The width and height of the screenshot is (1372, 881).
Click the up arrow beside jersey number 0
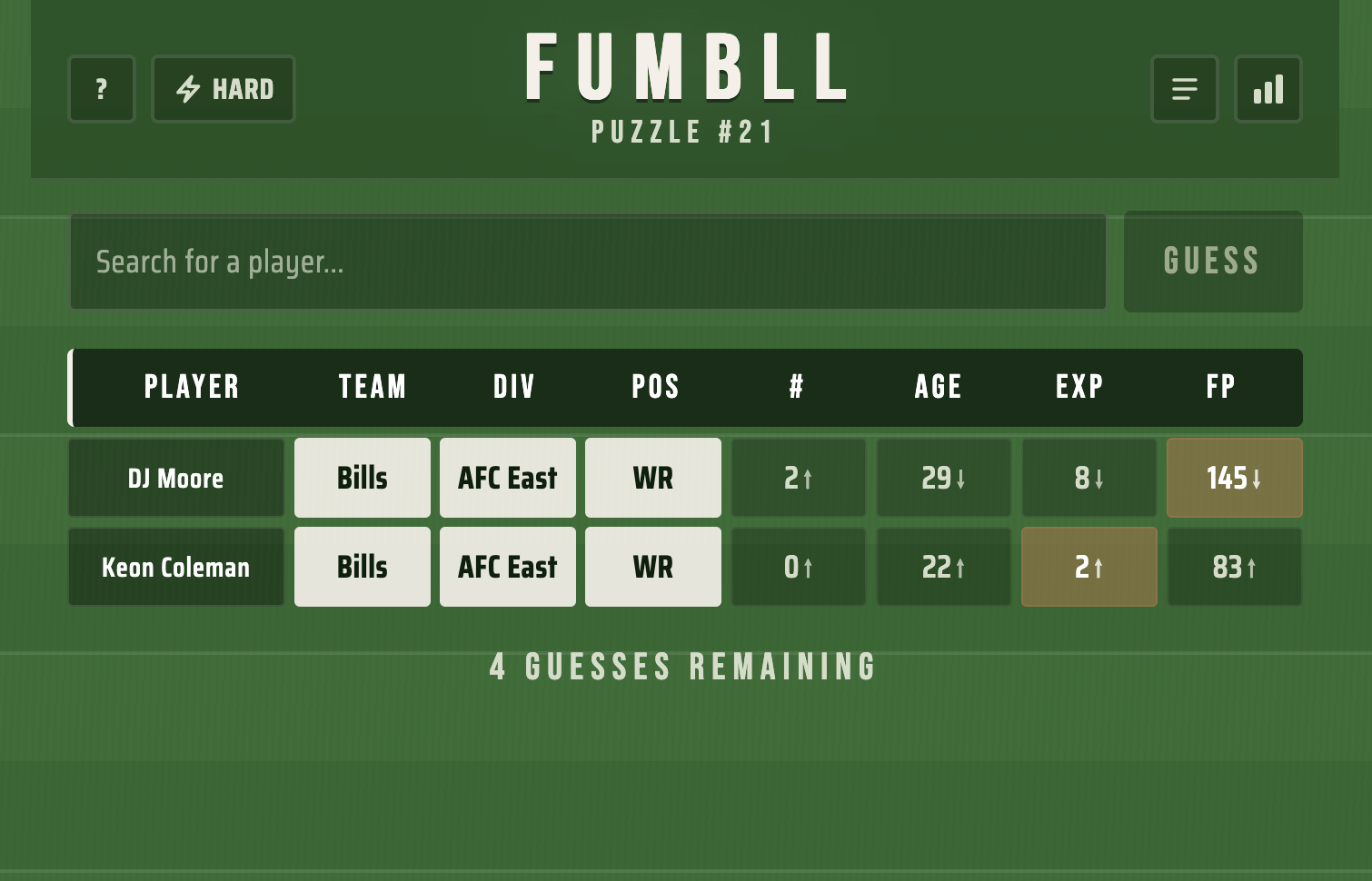[808, 570]
